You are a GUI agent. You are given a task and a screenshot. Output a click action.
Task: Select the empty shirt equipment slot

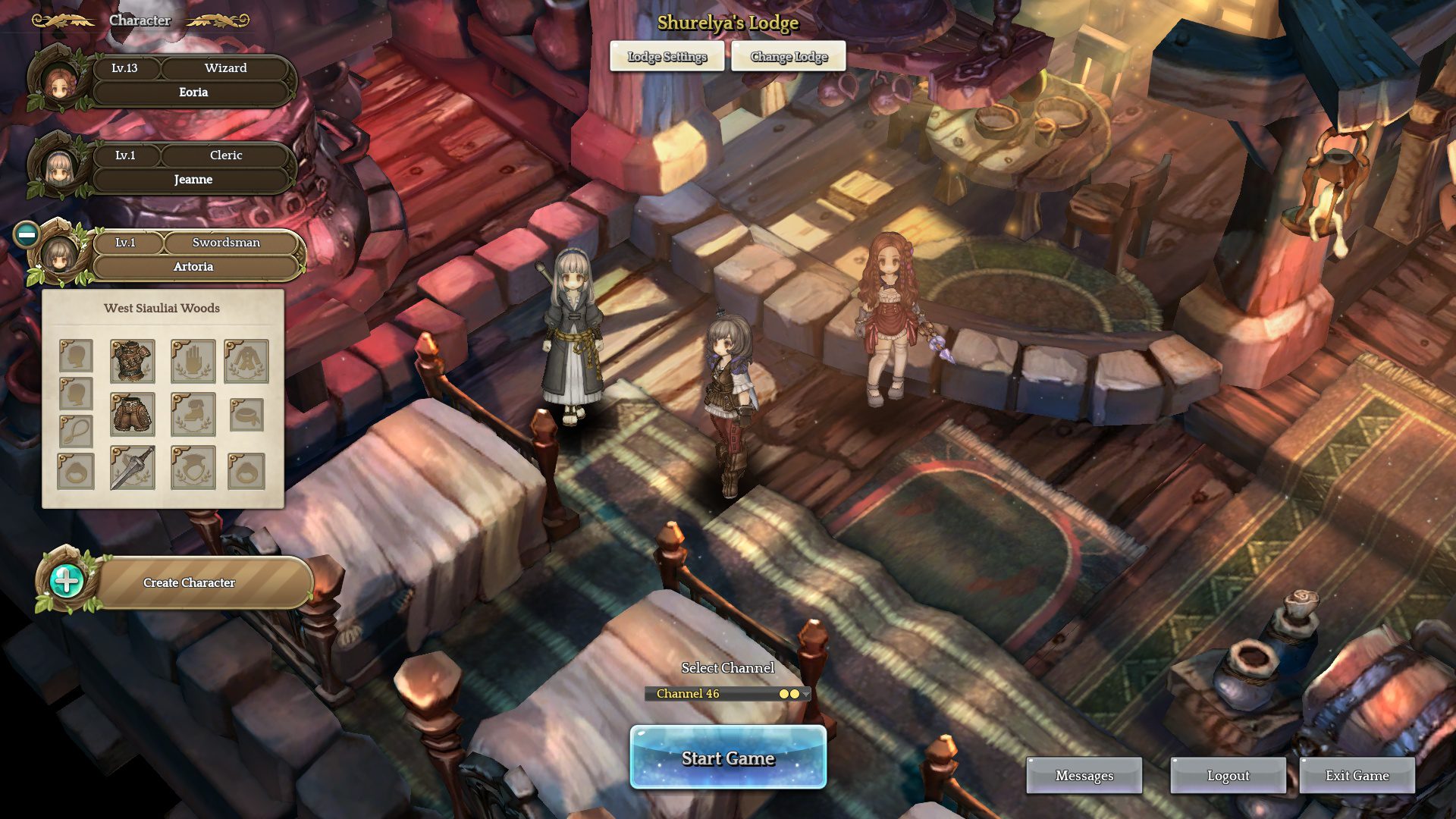(246, 362)
